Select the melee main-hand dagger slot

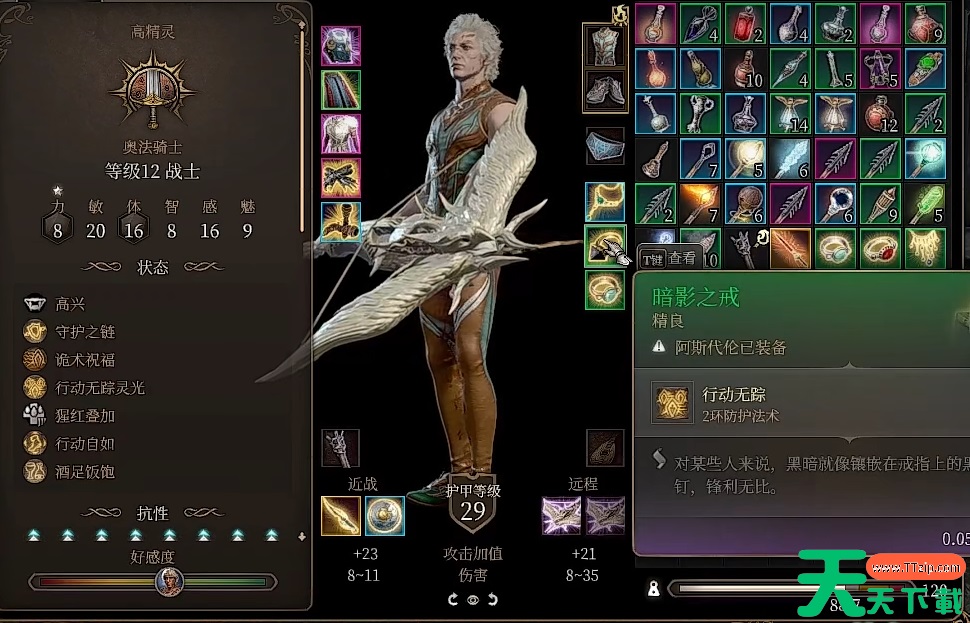pos(340,516)
